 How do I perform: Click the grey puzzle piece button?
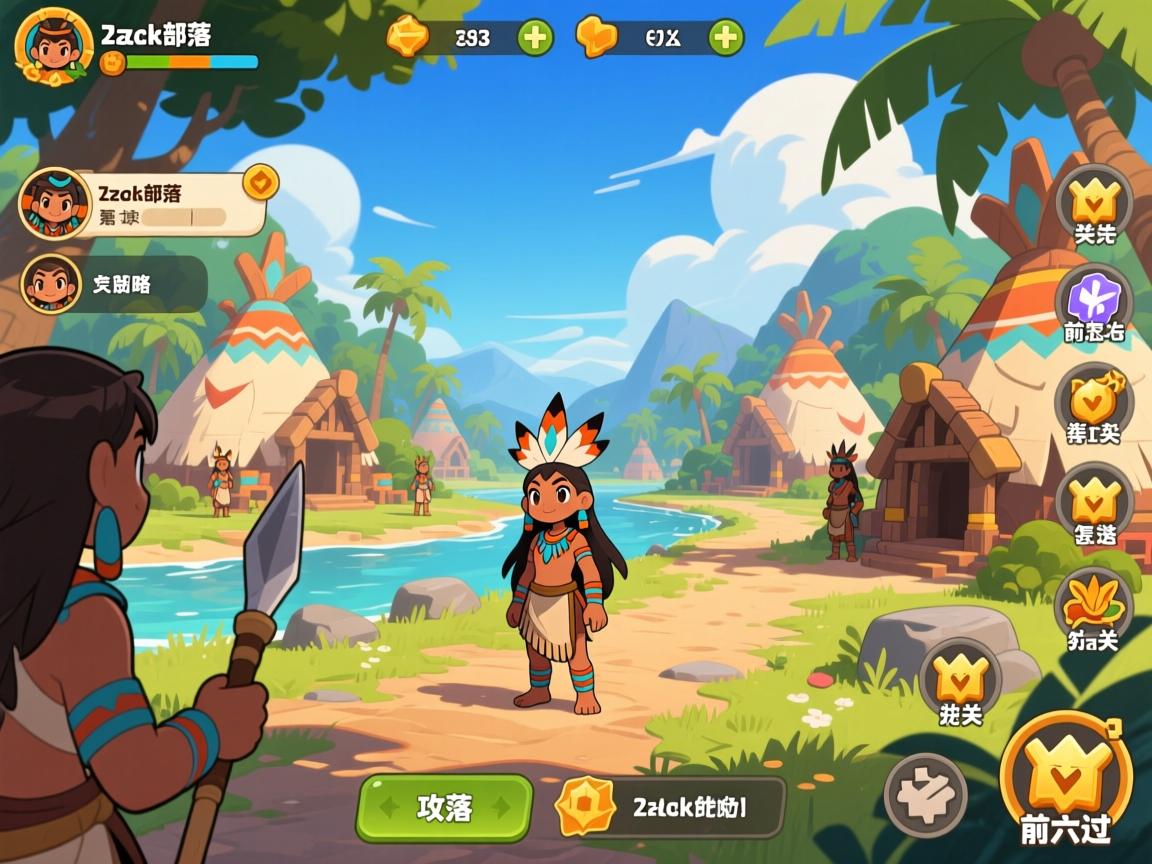pos(925,795)
